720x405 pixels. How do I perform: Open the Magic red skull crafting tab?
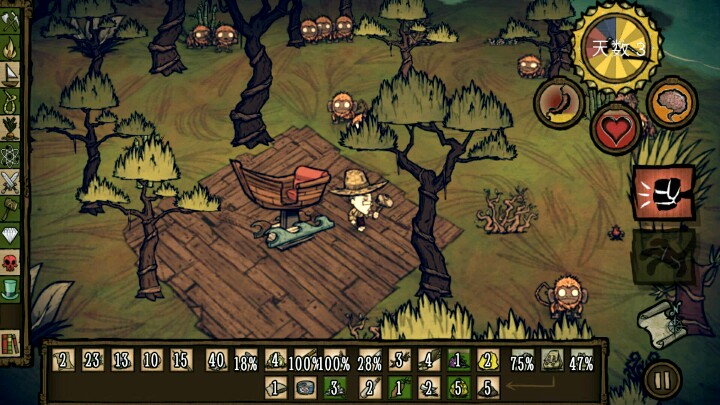13,262
